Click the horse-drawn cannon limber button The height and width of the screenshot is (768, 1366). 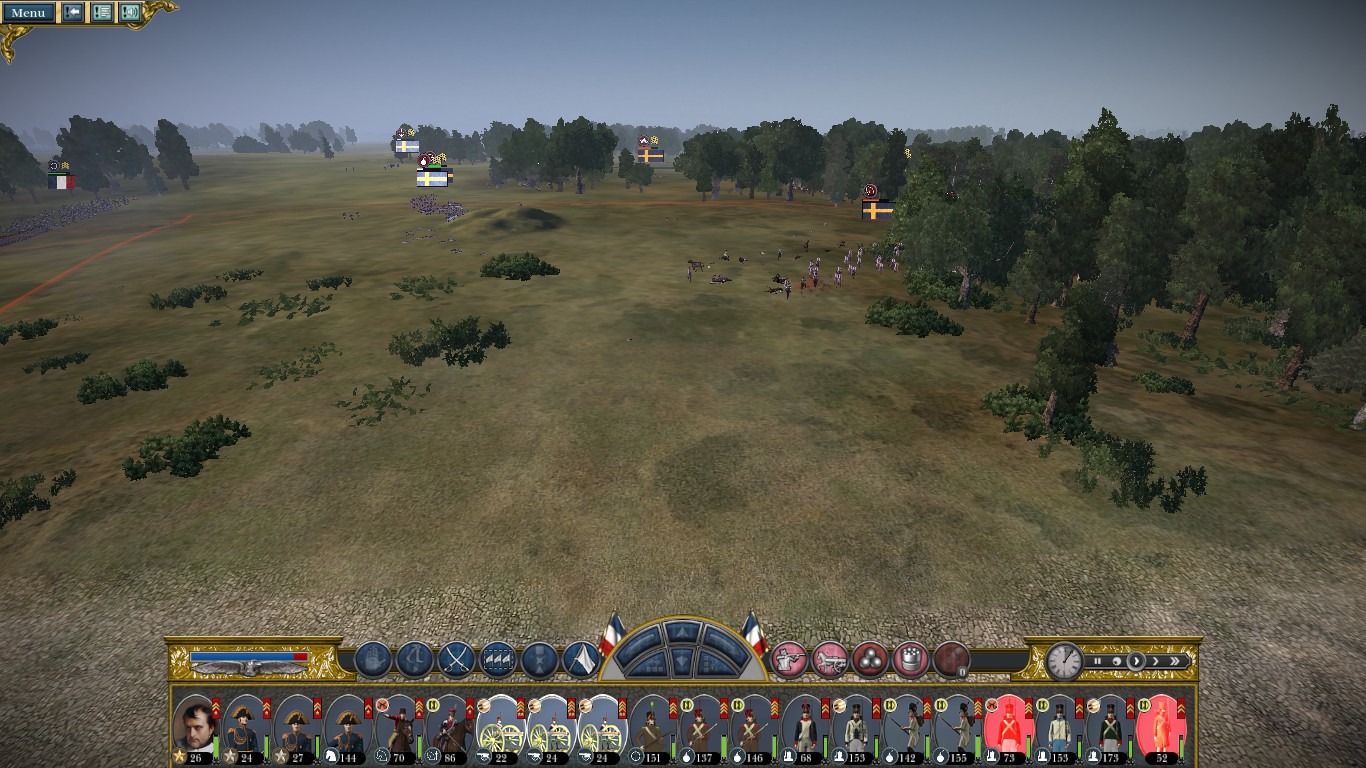830,659
